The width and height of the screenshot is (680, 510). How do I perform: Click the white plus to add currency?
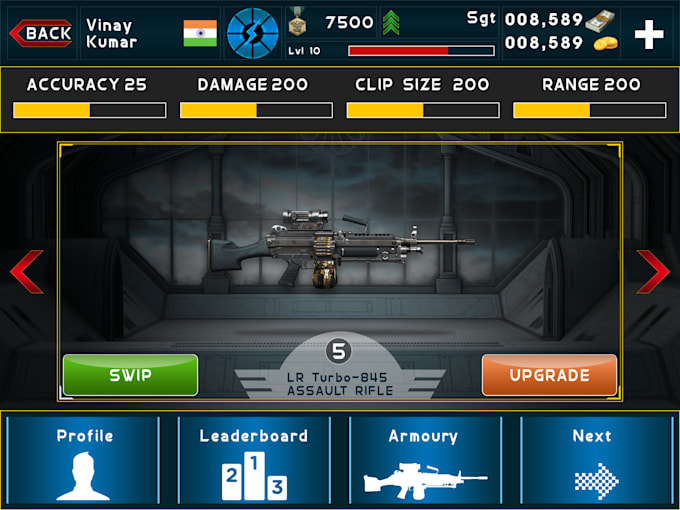point(649,34)
